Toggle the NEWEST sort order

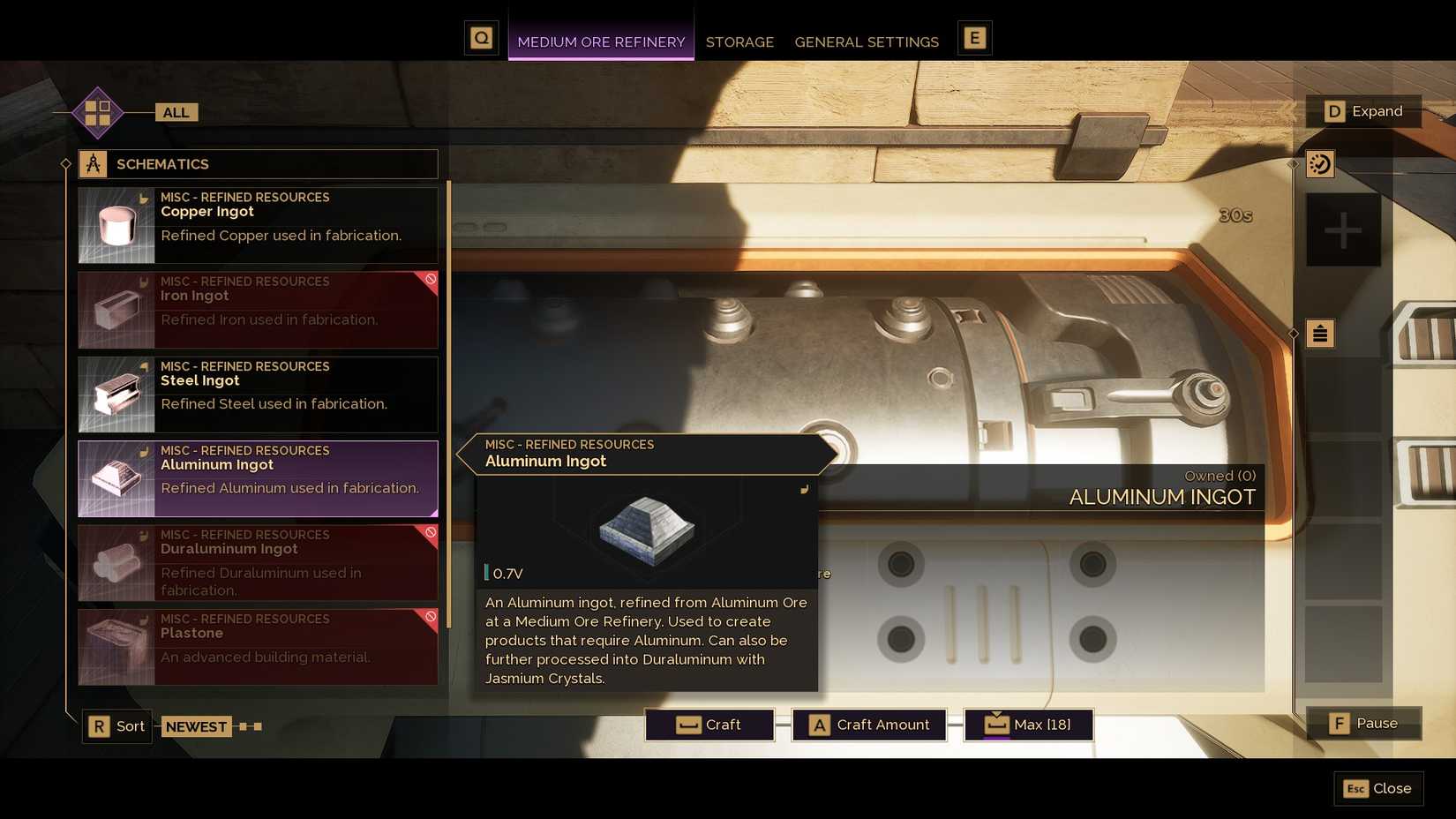click(196, 726)
